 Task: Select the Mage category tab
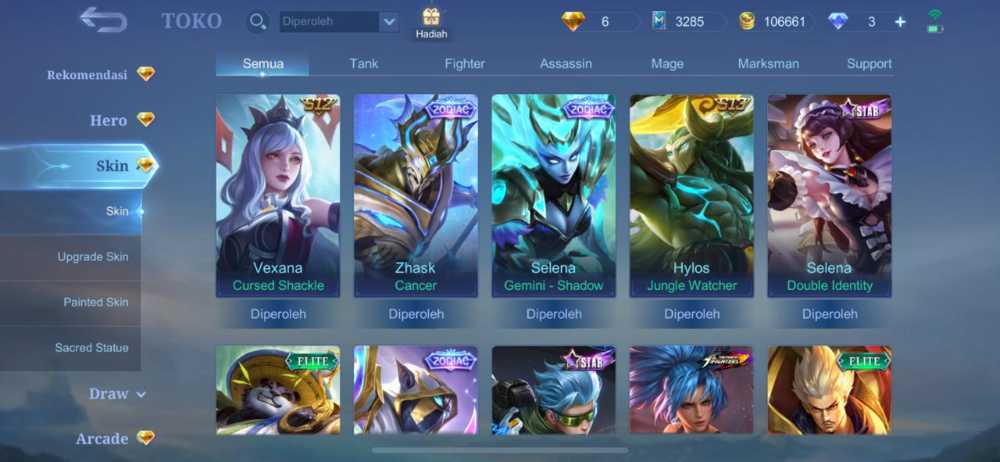click(x=667, y=63)
